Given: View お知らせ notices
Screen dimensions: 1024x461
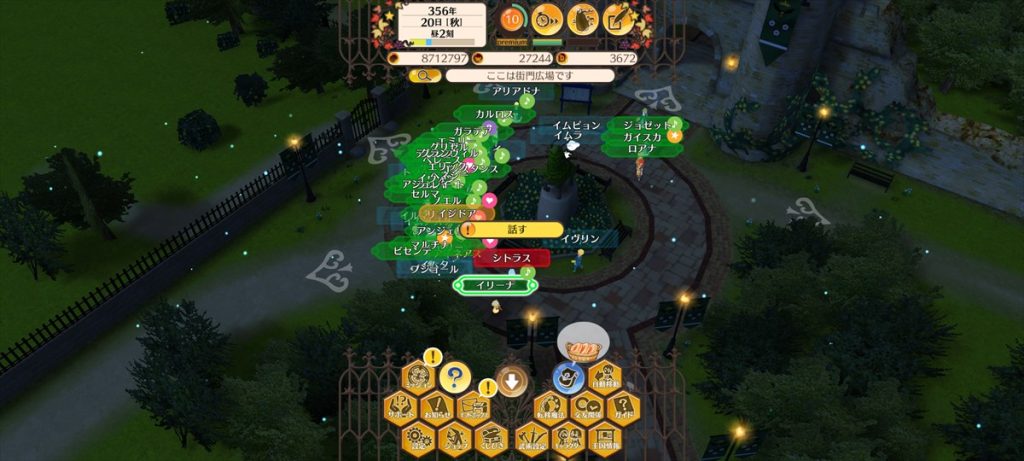Looking at the screenshot, I should coord(438,408).
